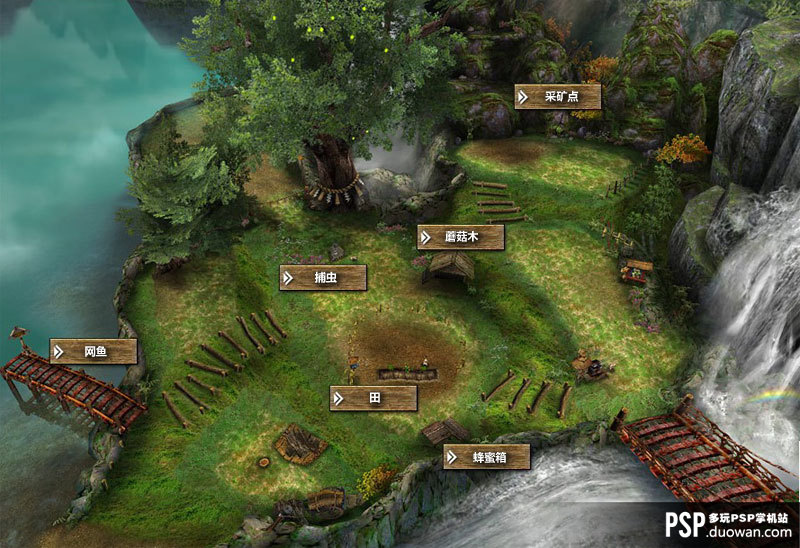This screenshot has width=800, height=548.
Task: Select the 采矿点 mining point label
Action: tap(557, 97)
